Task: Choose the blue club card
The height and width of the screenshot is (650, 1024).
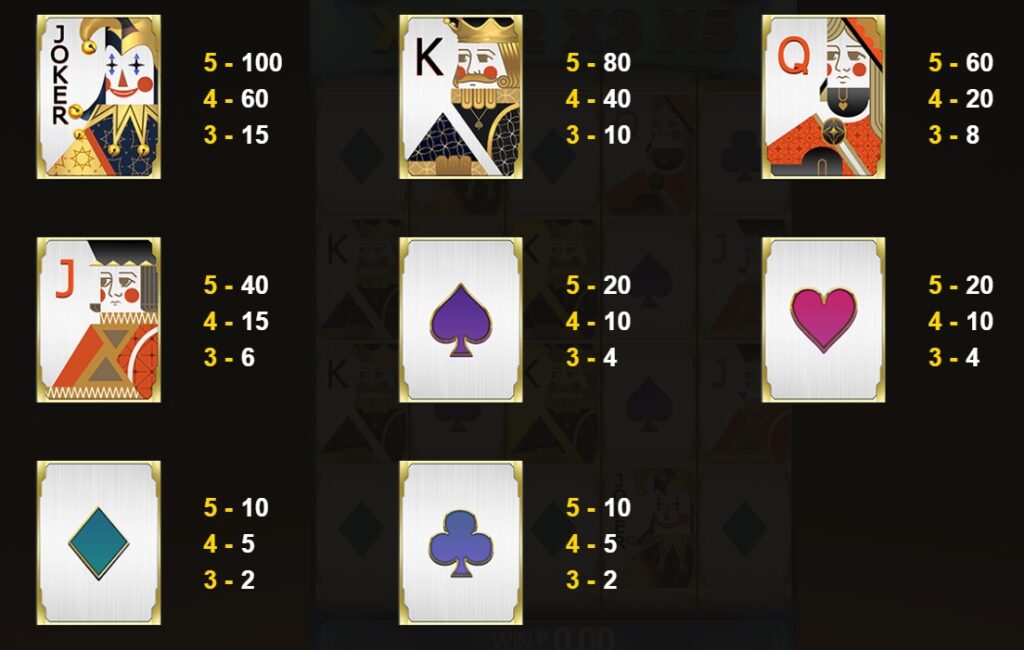Action: coord(461,543)
